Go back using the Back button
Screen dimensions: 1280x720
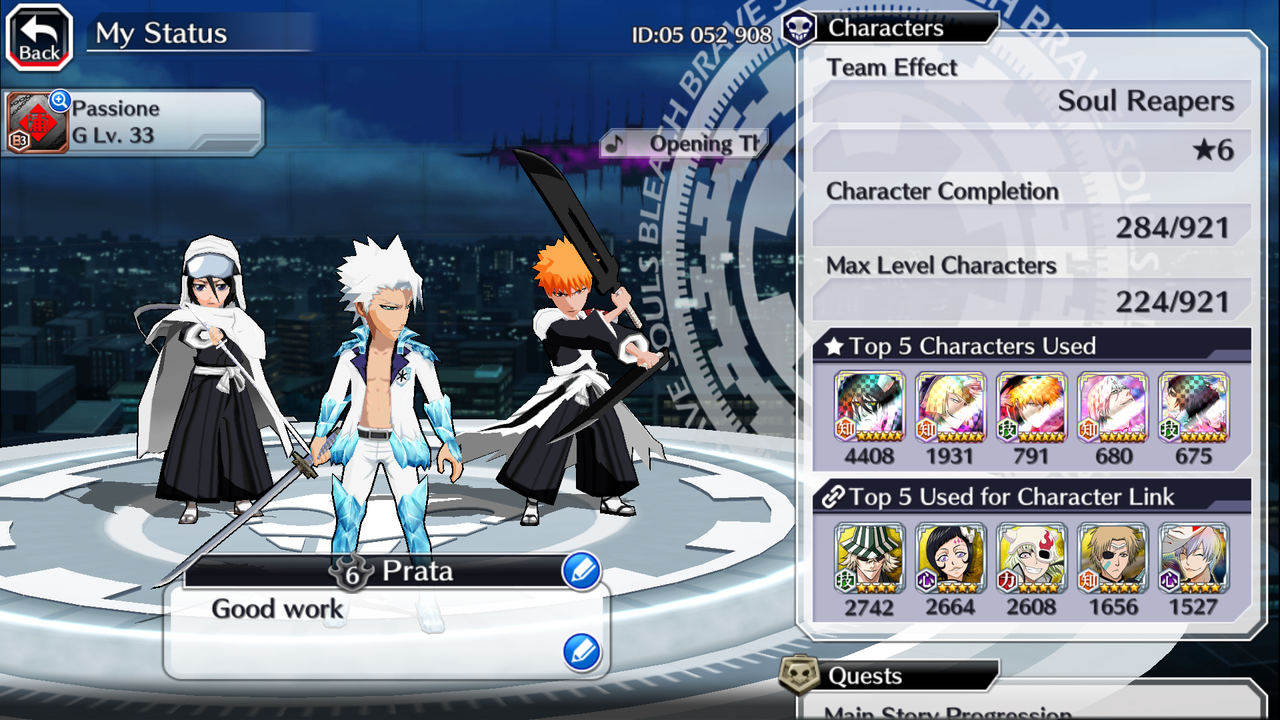click(x=39, y=37)
